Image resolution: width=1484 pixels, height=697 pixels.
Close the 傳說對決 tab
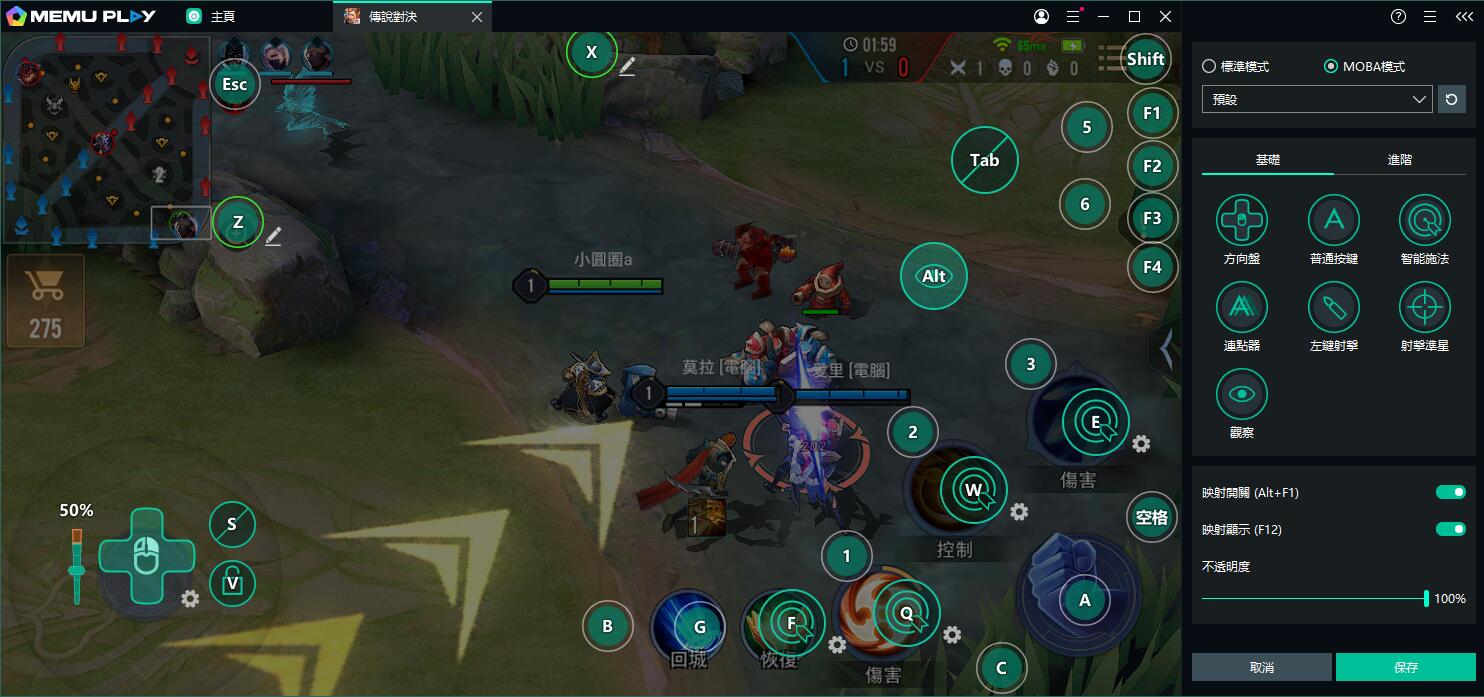[477, 17]
